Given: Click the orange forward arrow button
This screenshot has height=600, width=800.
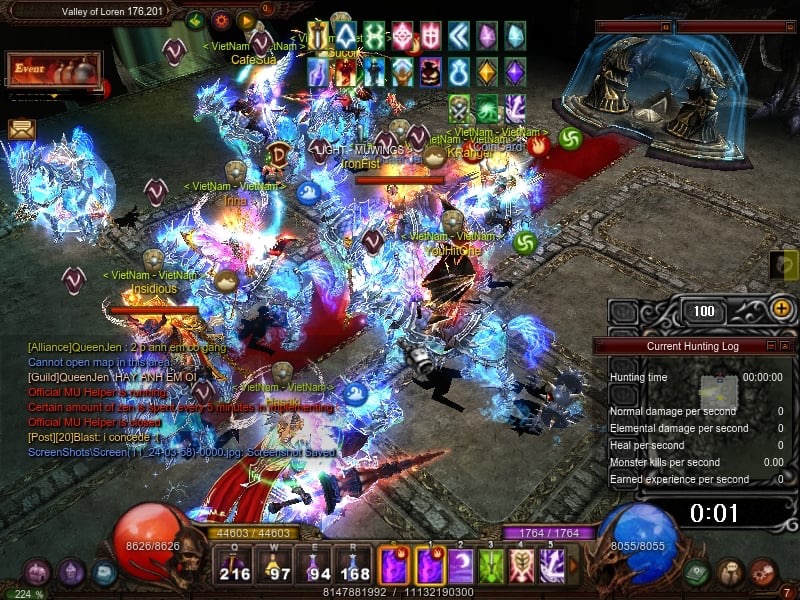Looking at the screenshot, I should (246, 20).
